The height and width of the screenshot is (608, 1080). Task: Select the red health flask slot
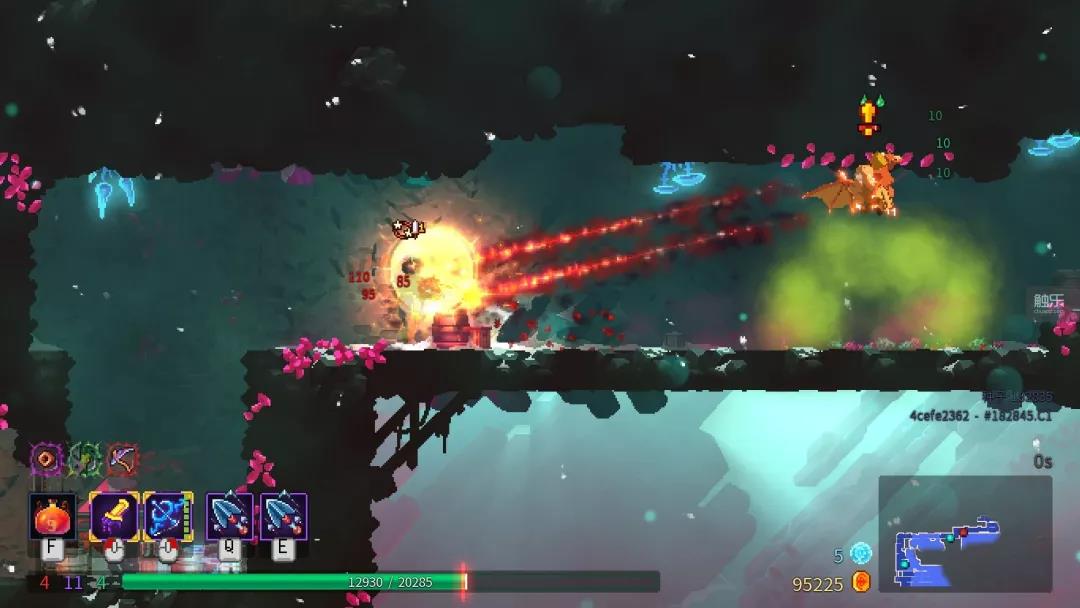52,517
